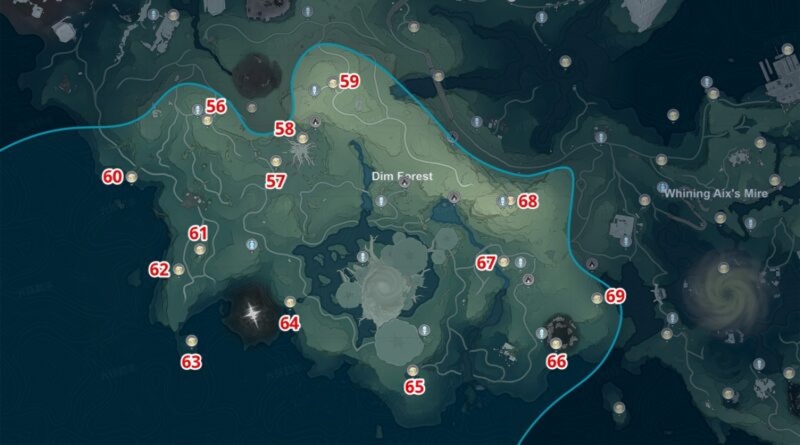The width and height of the screenshot is (800, 445).
Task: Click the marker labeled 57
Action: pyautogui.click(x=276, y=162)
